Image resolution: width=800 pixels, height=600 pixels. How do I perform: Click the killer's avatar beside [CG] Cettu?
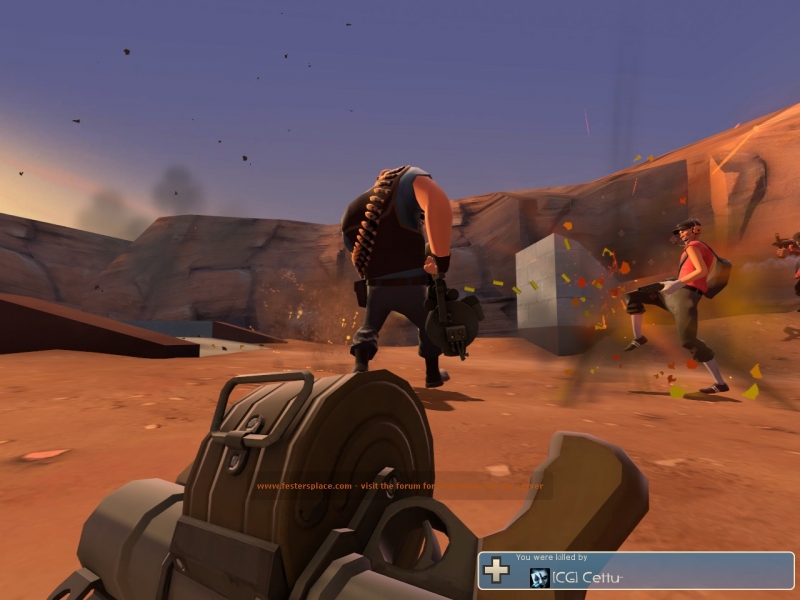pyautogui.click(x=539, y=577)
